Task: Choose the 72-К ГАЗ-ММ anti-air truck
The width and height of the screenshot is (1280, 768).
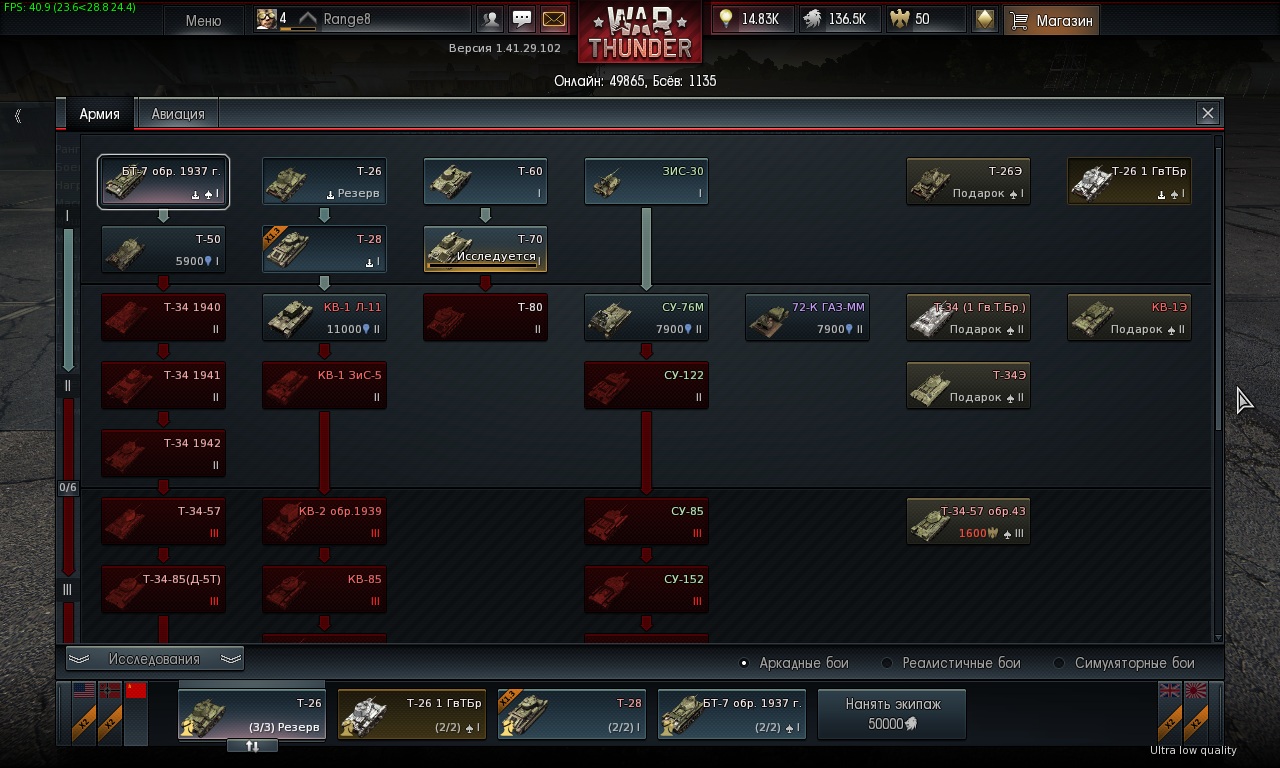Action: 807,318
